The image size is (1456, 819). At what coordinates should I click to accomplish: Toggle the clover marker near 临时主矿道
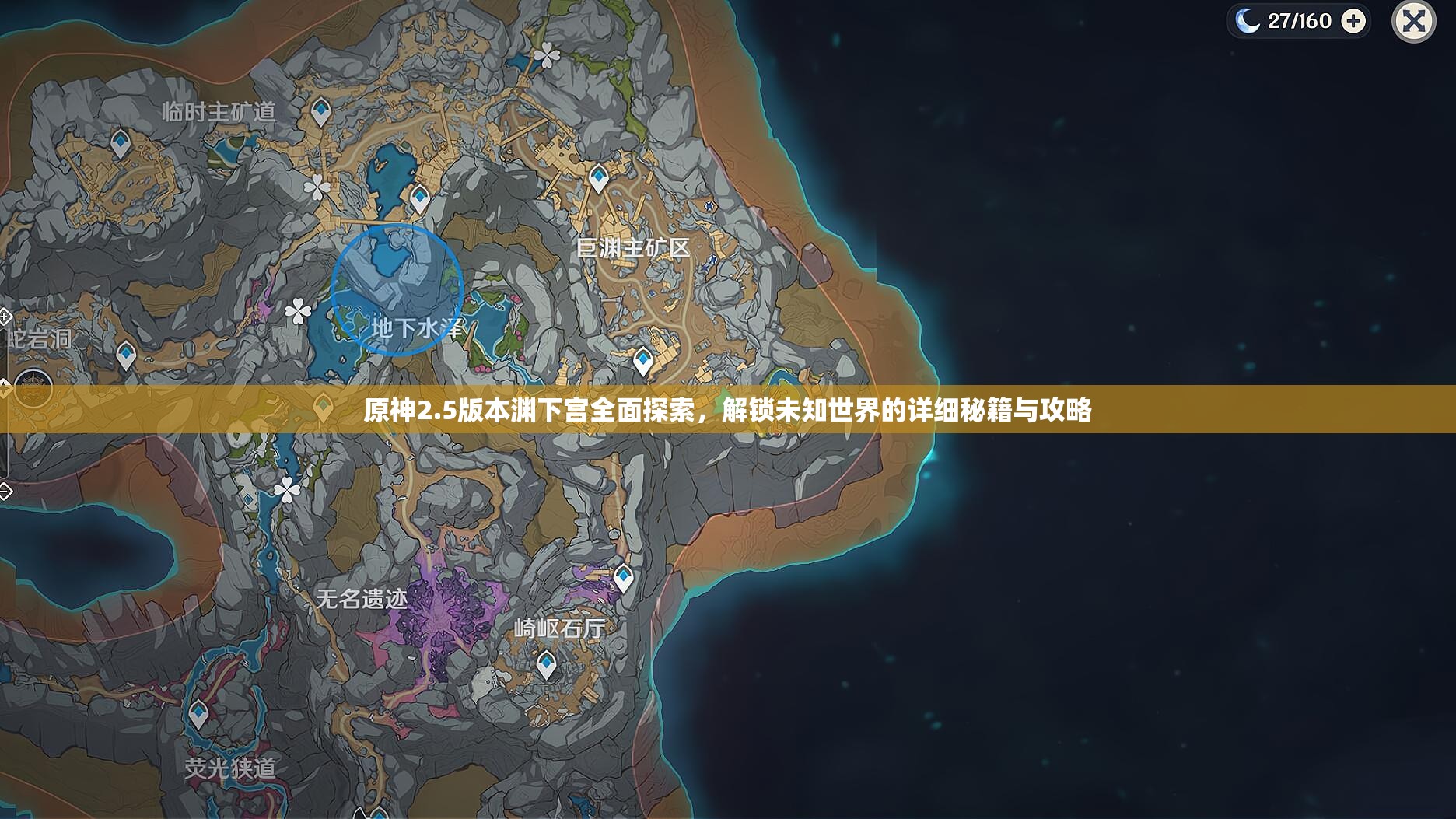(x=316, y=186)
